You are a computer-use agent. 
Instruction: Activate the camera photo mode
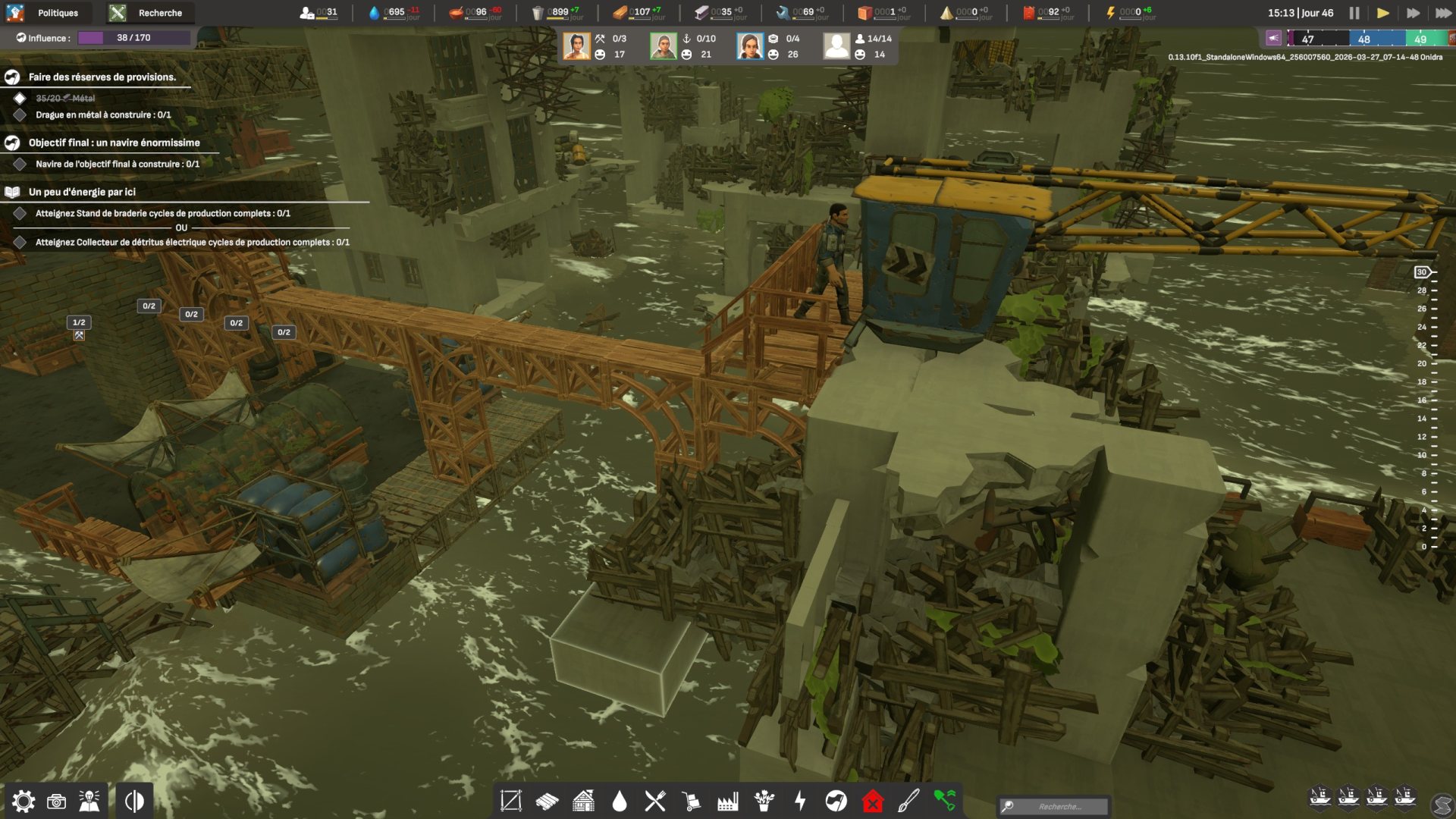(x=56, y=802)
